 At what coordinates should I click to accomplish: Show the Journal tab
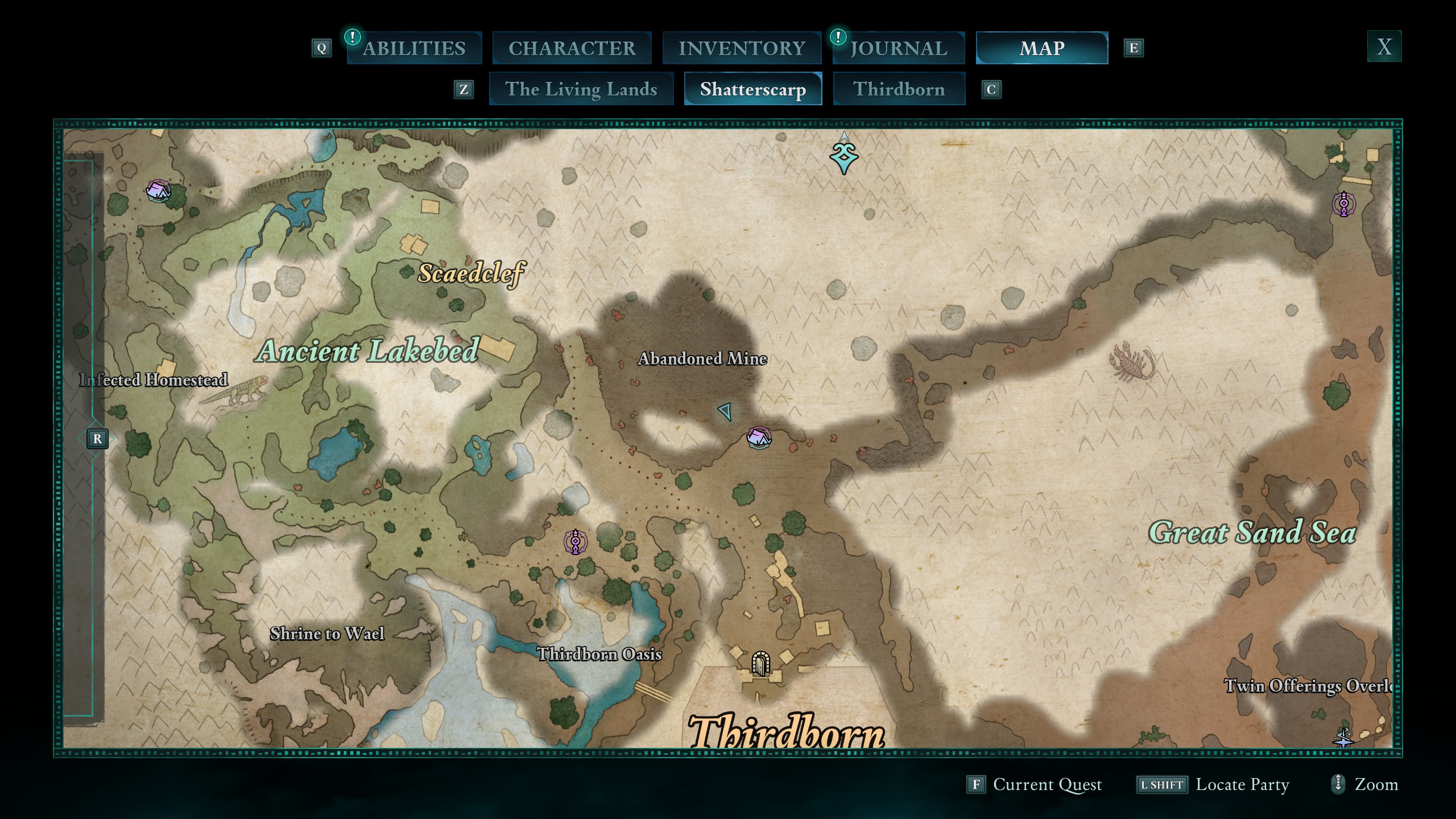pos(899,48)
